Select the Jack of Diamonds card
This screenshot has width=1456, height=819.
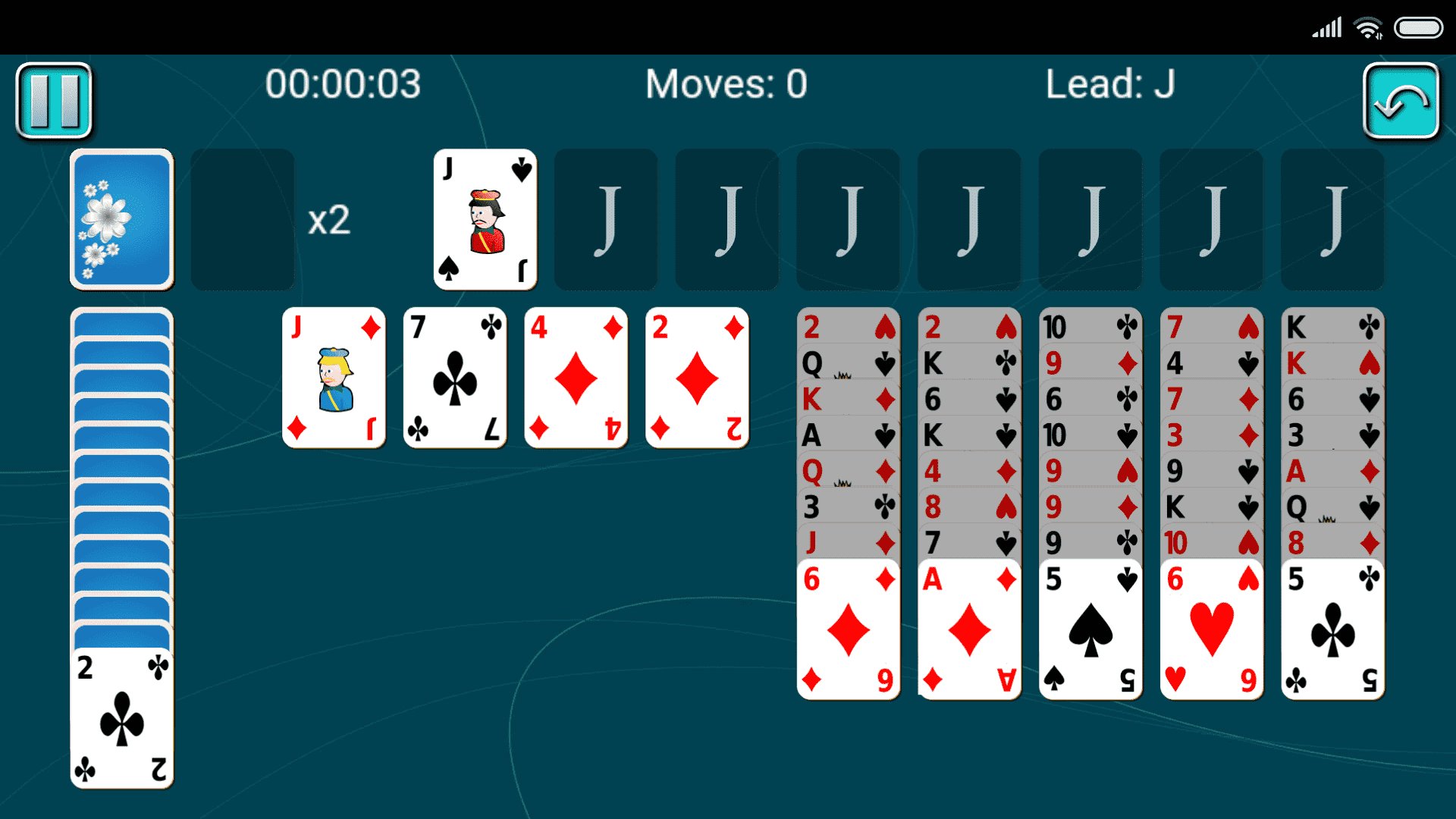coord(334,377)
